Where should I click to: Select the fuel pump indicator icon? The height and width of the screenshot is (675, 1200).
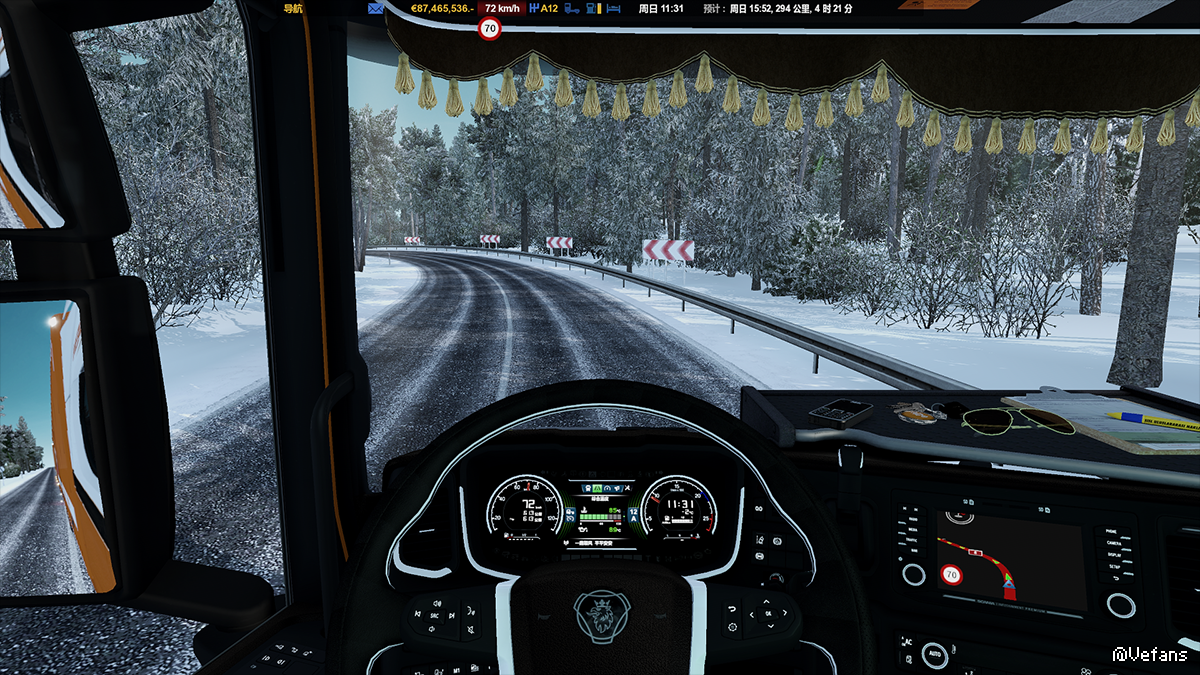(594, 8)
